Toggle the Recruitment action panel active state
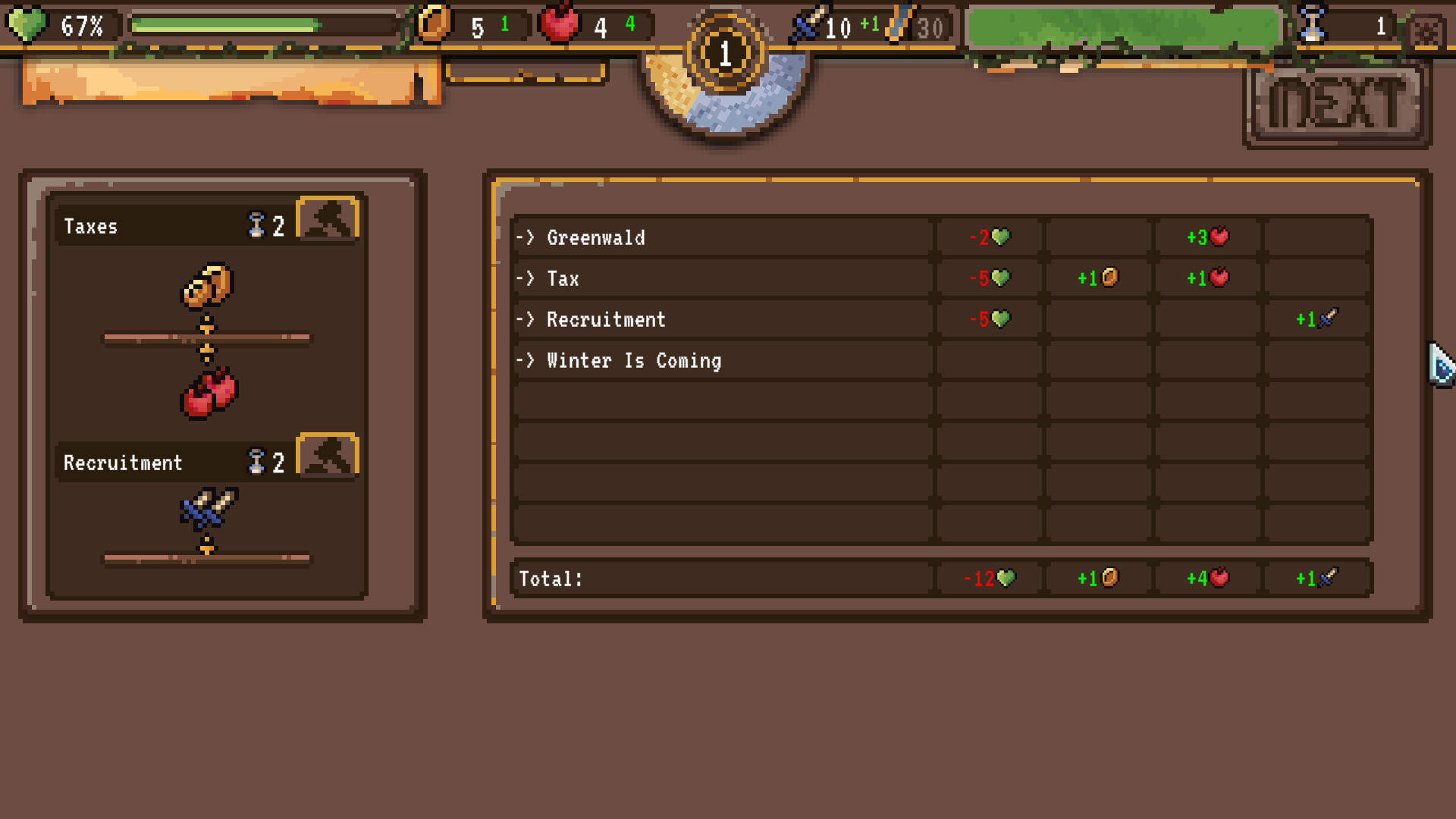This screenshot has width=1456, height=819. coord(152,463)
